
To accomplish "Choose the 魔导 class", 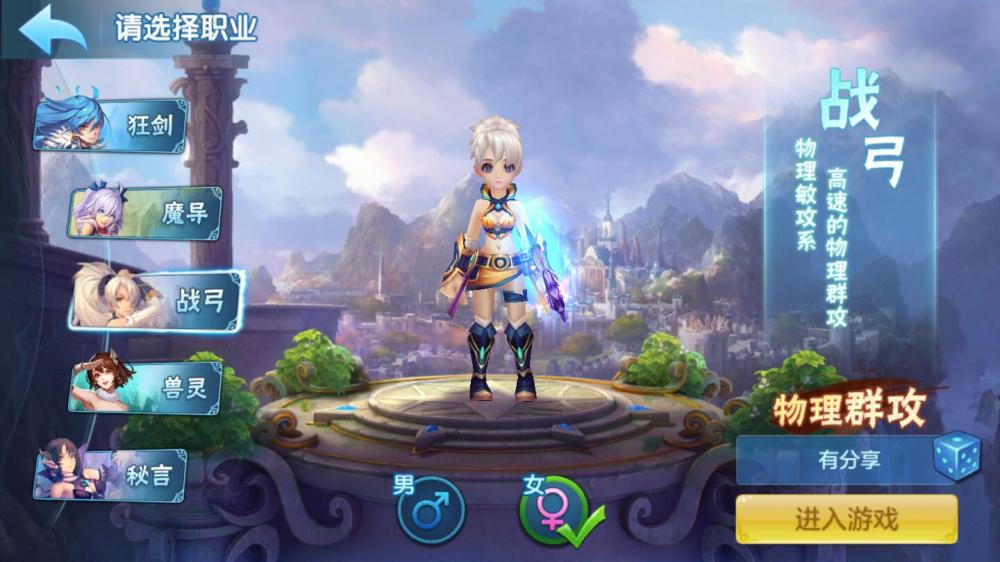I will click(x=146, y=212).
